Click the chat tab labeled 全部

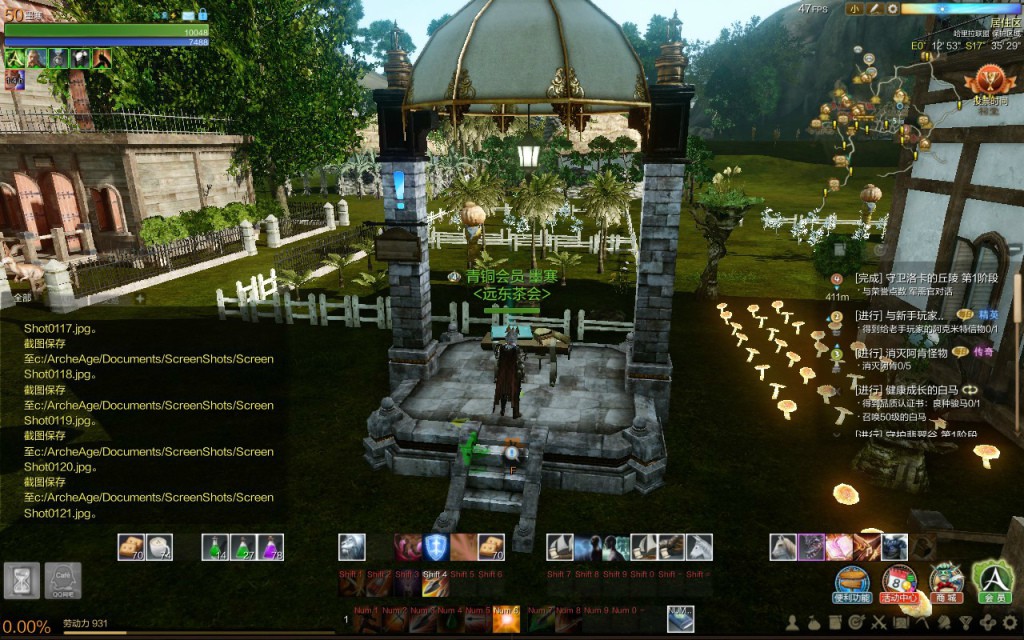(x=22, y=297)
